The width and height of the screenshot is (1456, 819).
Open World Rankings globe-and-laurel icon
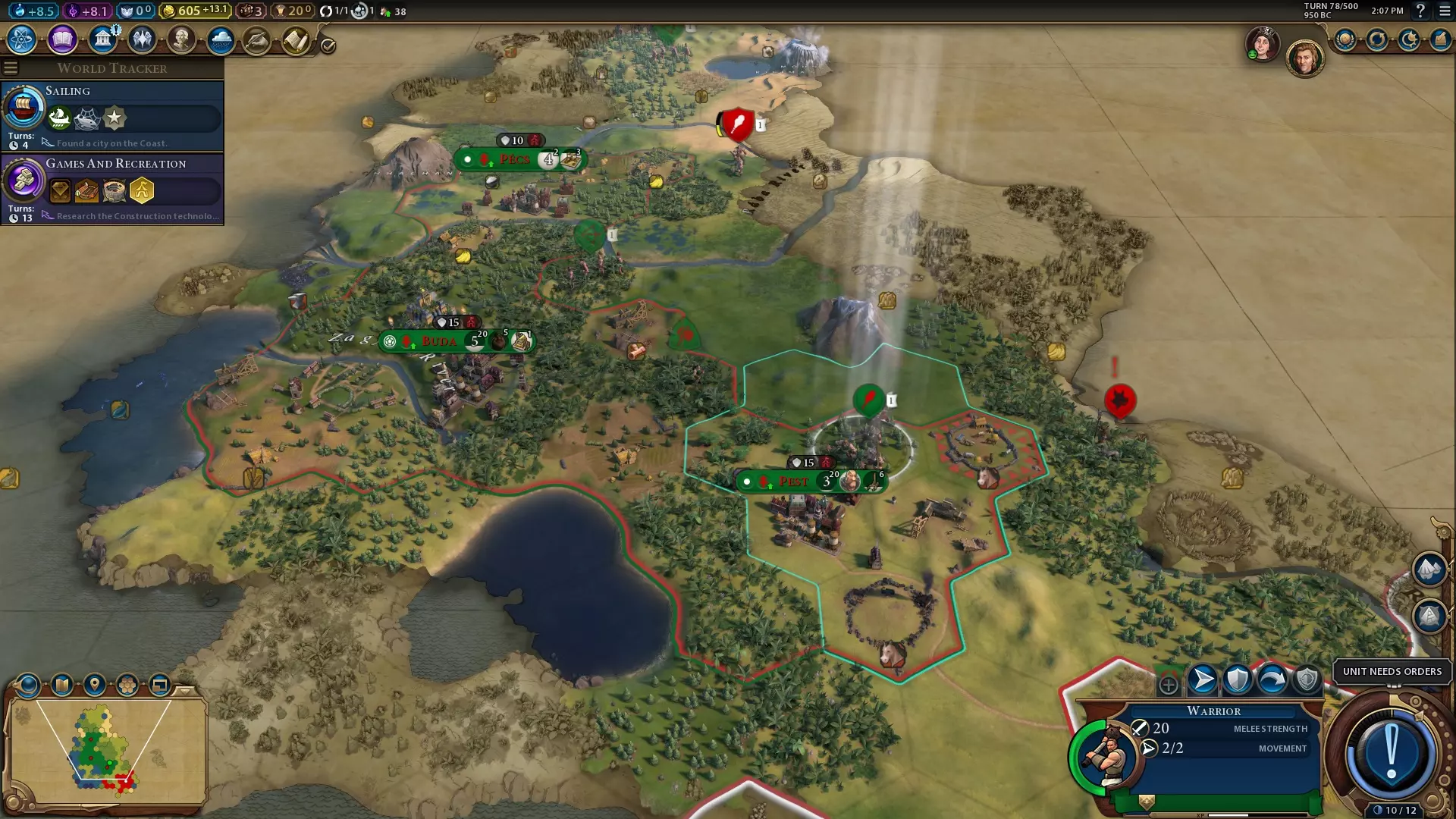click(x=1345, y=39)
